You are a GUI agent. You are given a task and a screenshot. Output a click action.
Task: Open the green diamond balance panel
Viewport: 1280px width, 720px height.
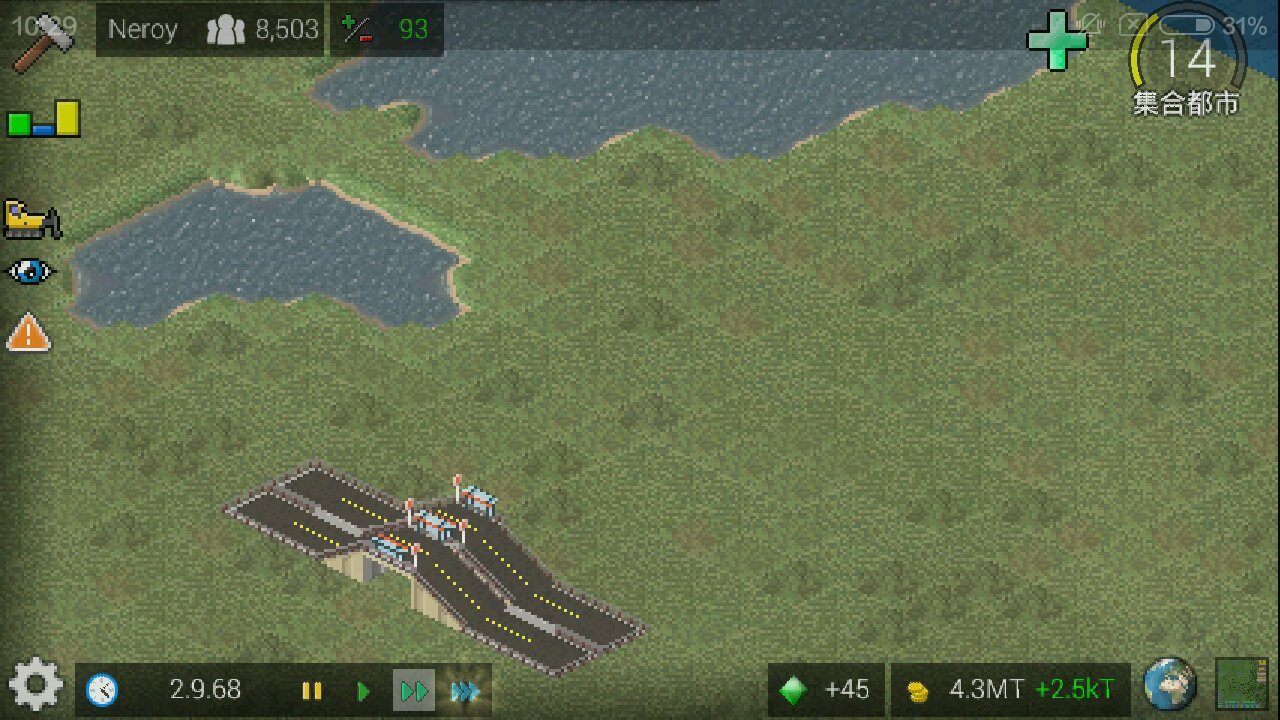tap(826, 690)
